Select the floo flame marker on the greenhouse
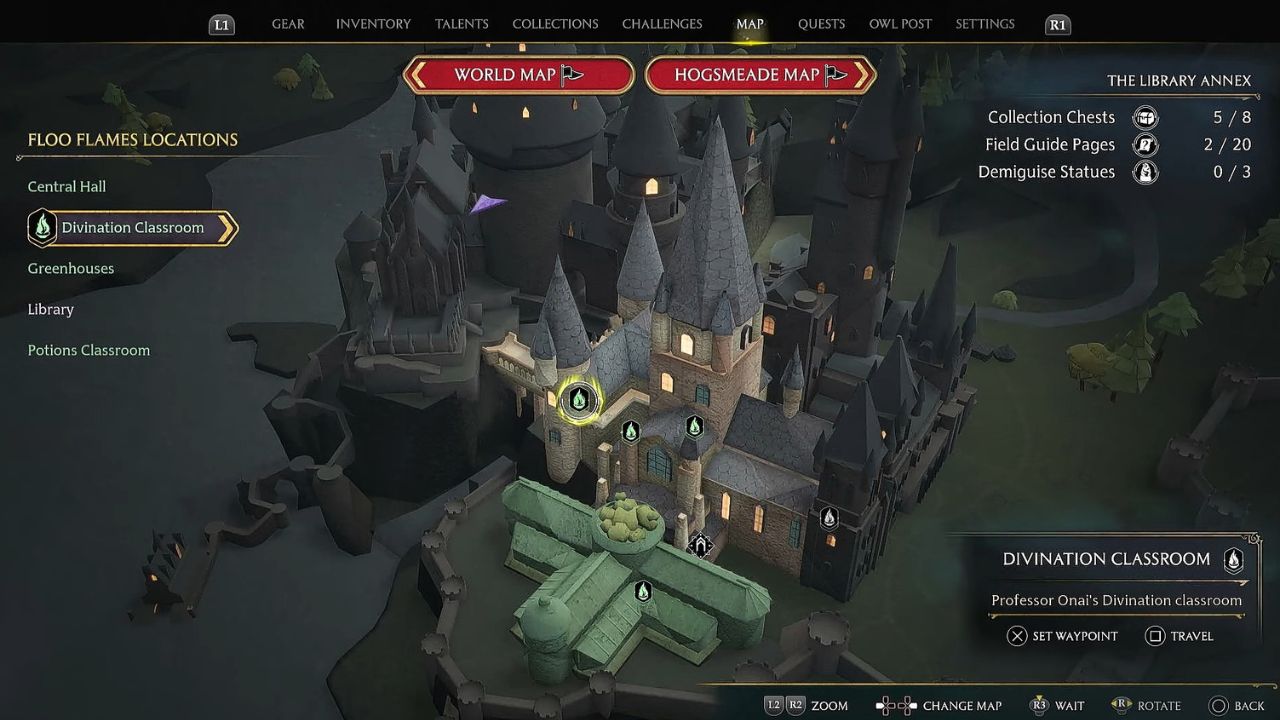Viewport: 1280px width, 720px height. [643, 592]
